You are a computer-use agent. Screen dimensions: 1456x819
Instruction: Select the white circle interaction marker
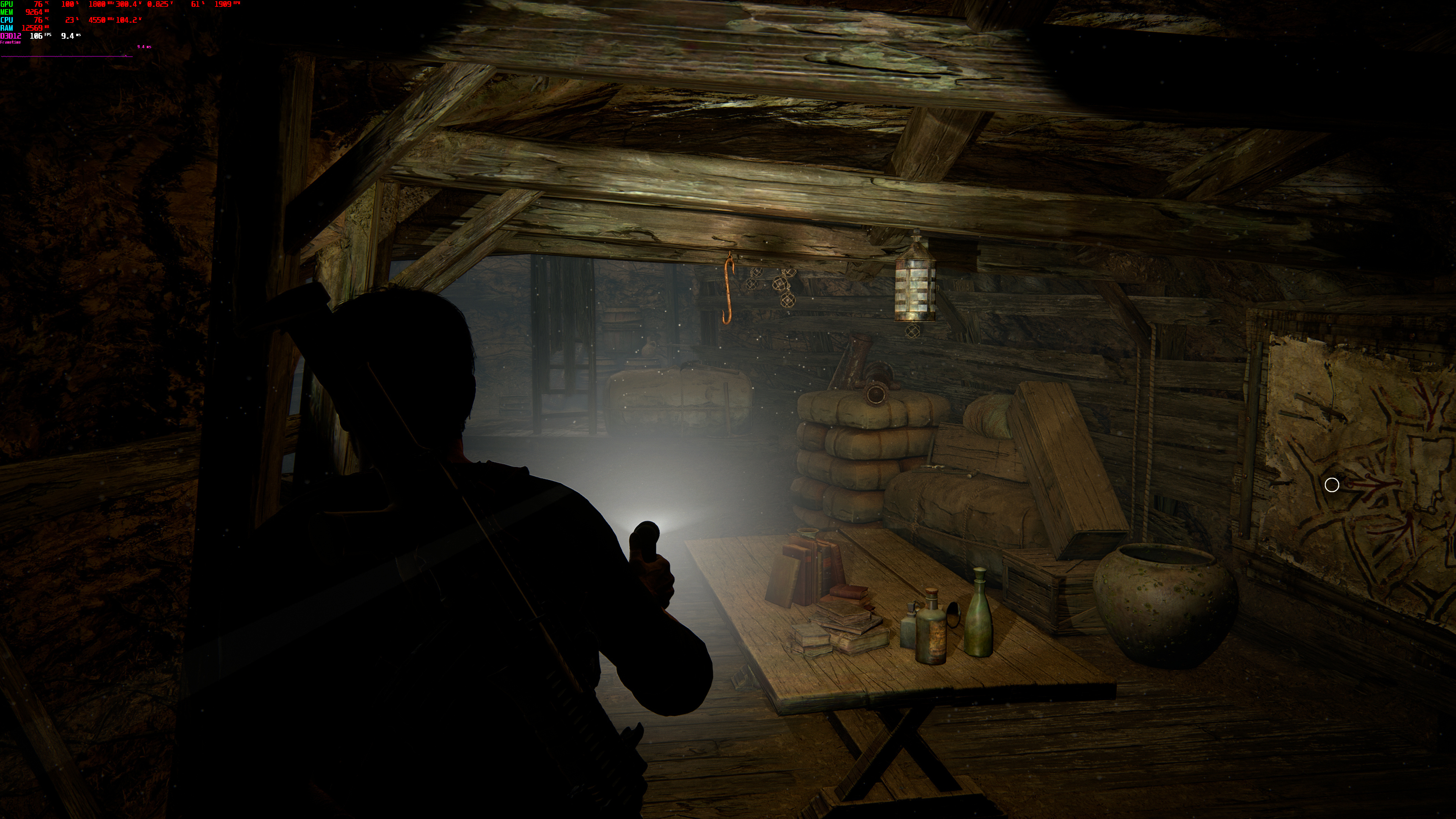(1332, 485)
